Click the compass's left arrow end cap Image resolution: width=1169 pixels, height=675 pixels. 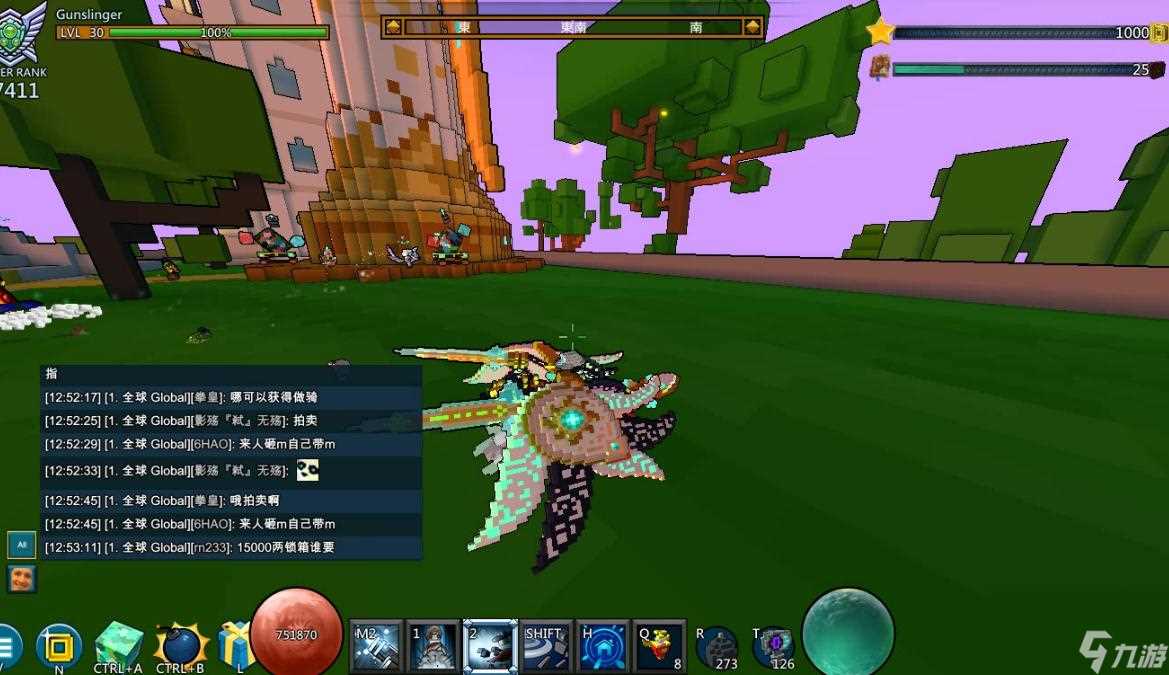tap(393, 27)
